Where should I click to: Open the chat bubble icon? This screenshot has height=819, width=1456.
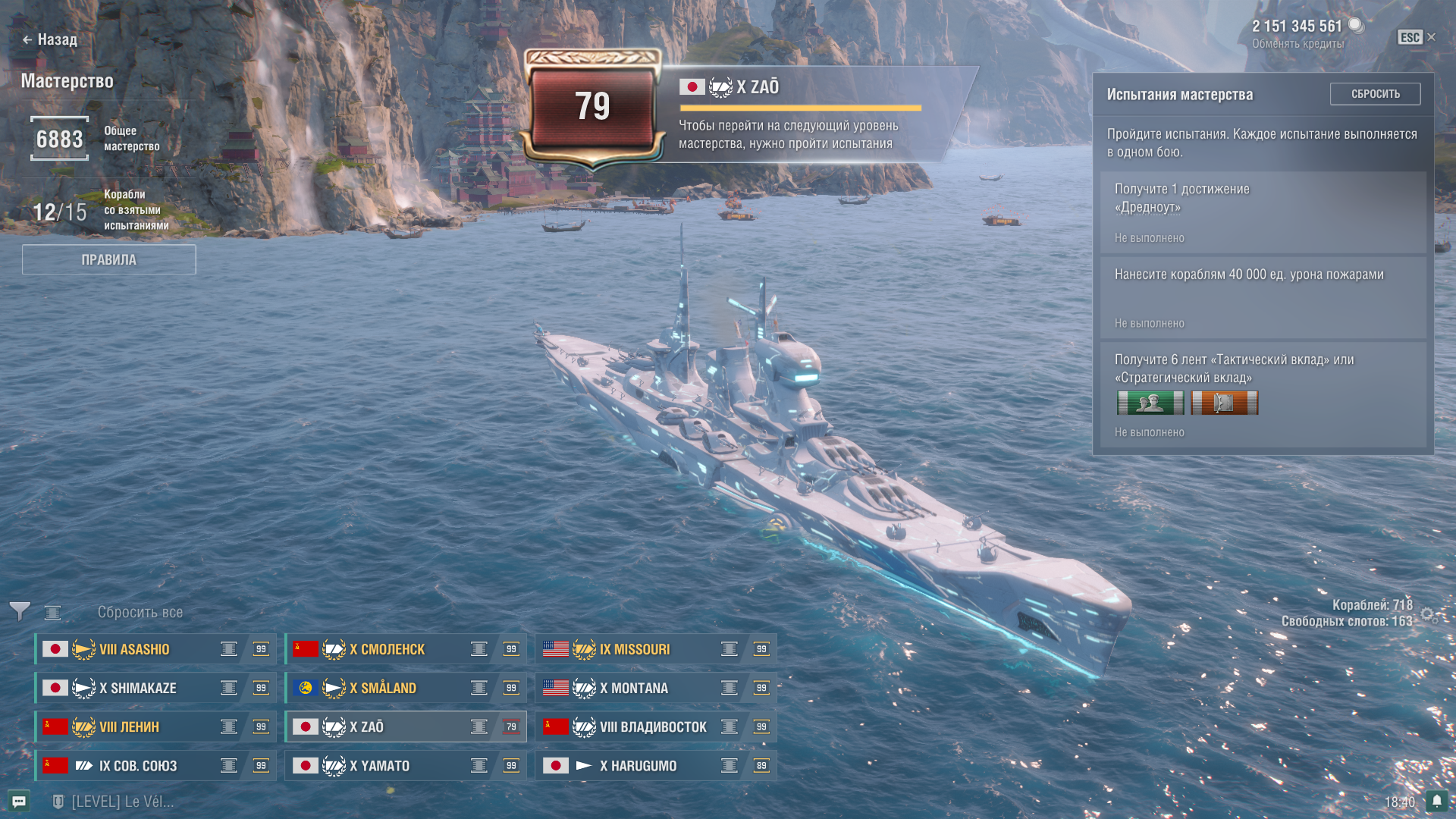point(19,802)
